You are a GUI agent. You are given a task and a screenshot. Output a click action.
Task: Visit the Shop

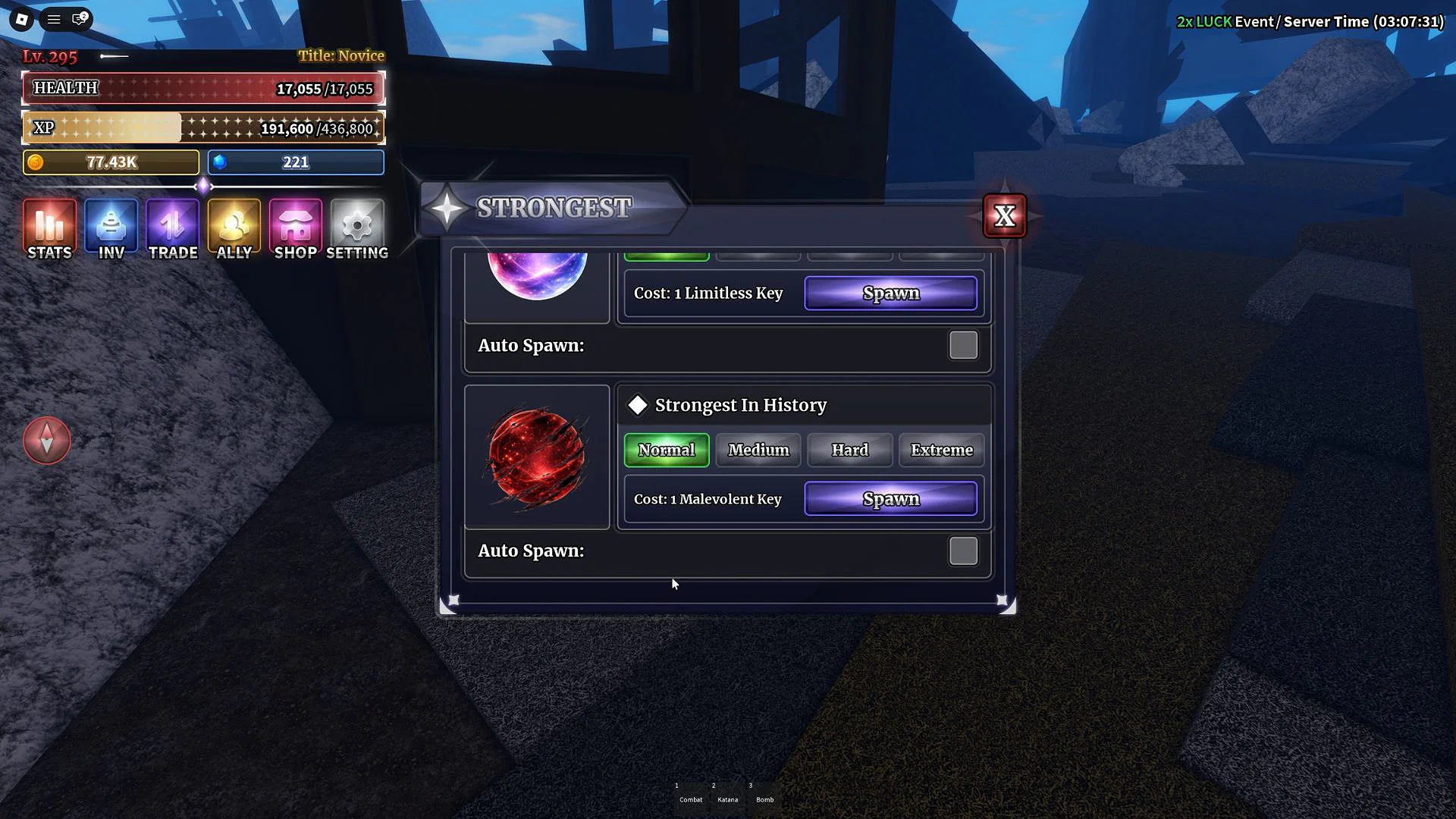click(296, 230)
